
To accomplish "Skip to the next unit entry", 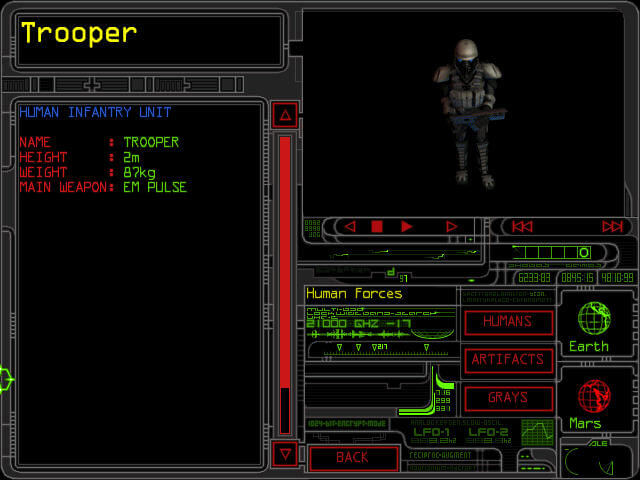I will 612,227.
